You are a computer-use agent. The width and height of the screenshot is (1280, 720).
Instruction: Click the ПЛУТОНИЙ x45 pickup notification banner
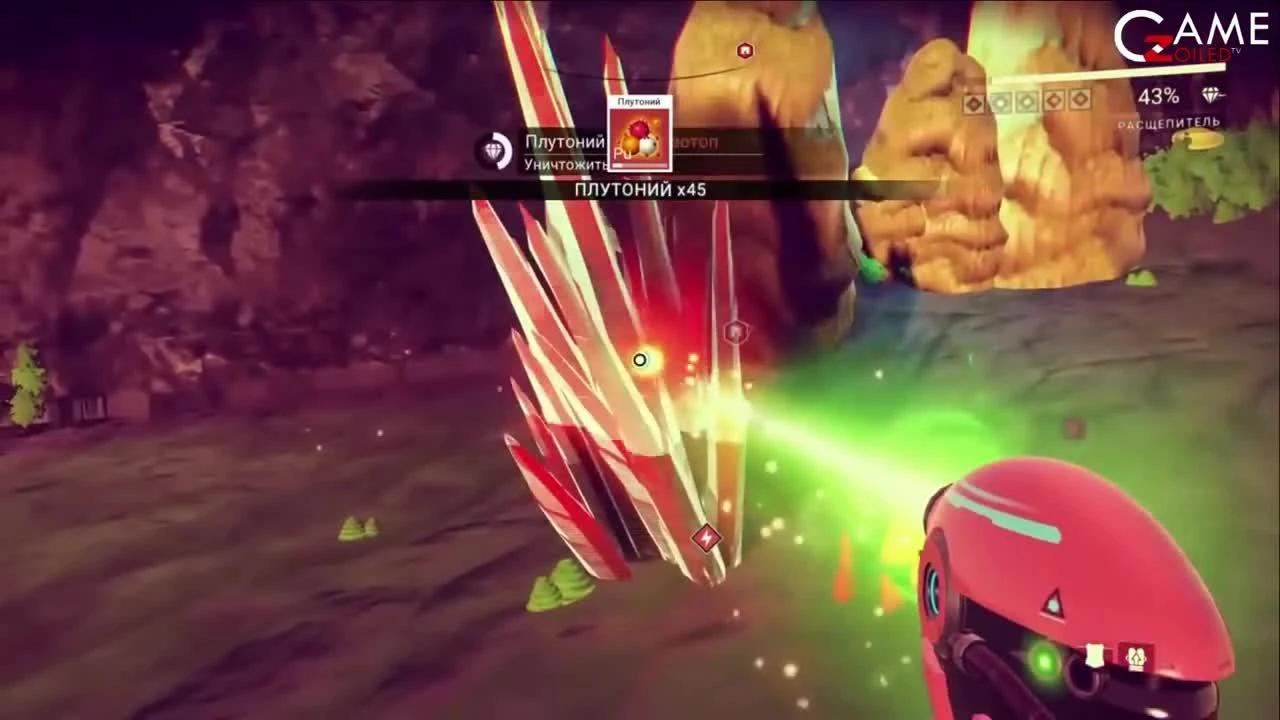(640, 189)
